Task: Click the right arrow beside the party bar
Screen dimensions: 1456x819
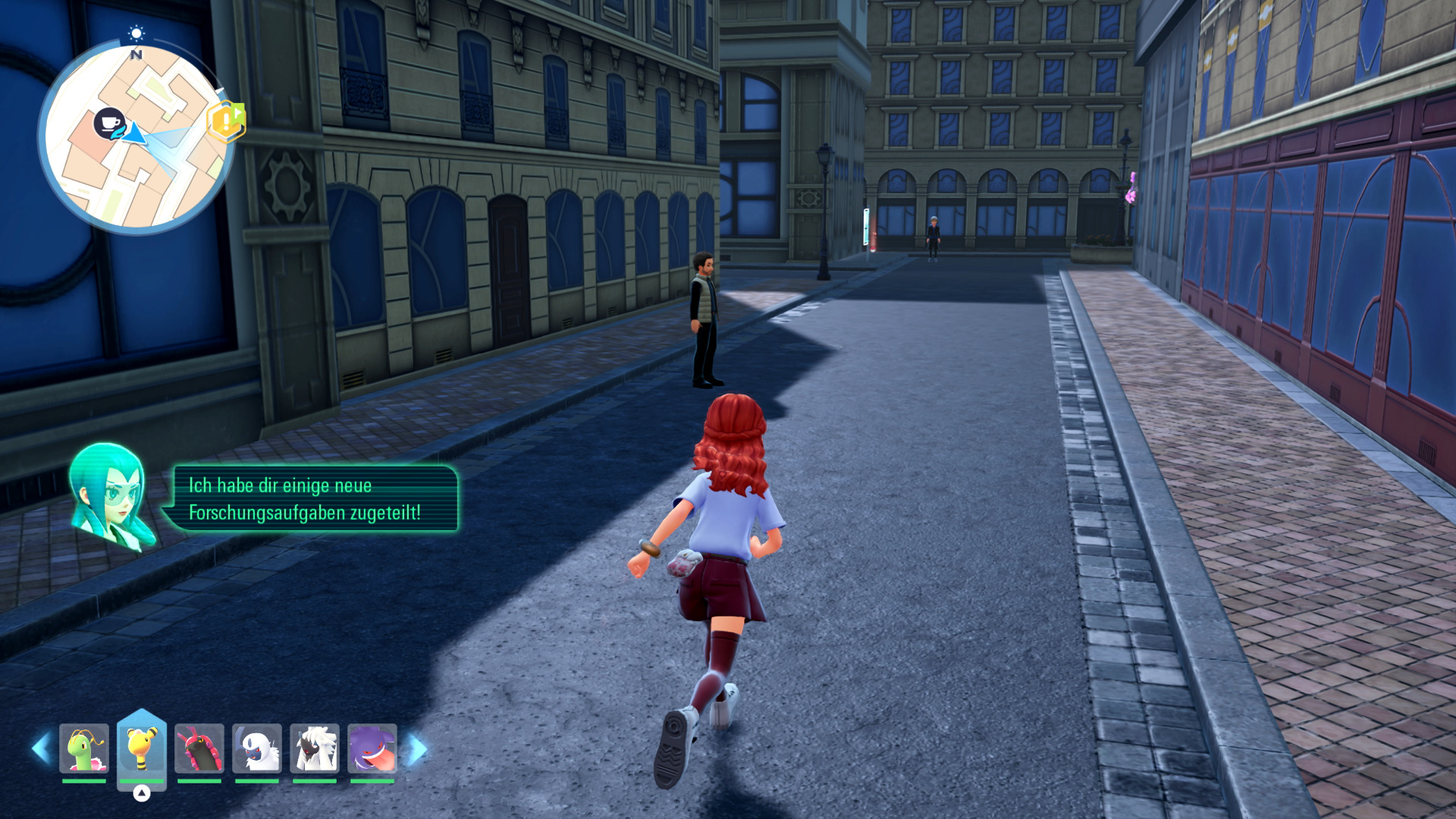Action: pyautogui.click(x=417, y=749)
